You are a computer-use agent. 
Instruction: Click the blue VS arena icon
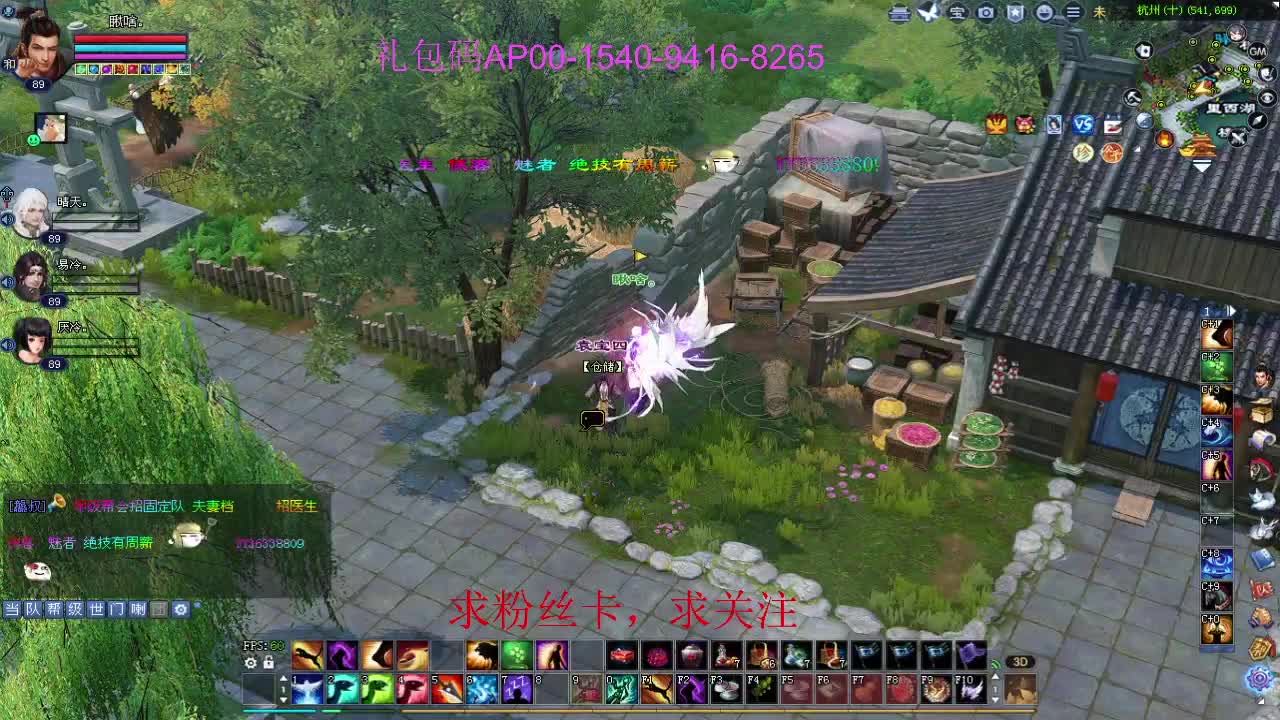(1082, 123)
